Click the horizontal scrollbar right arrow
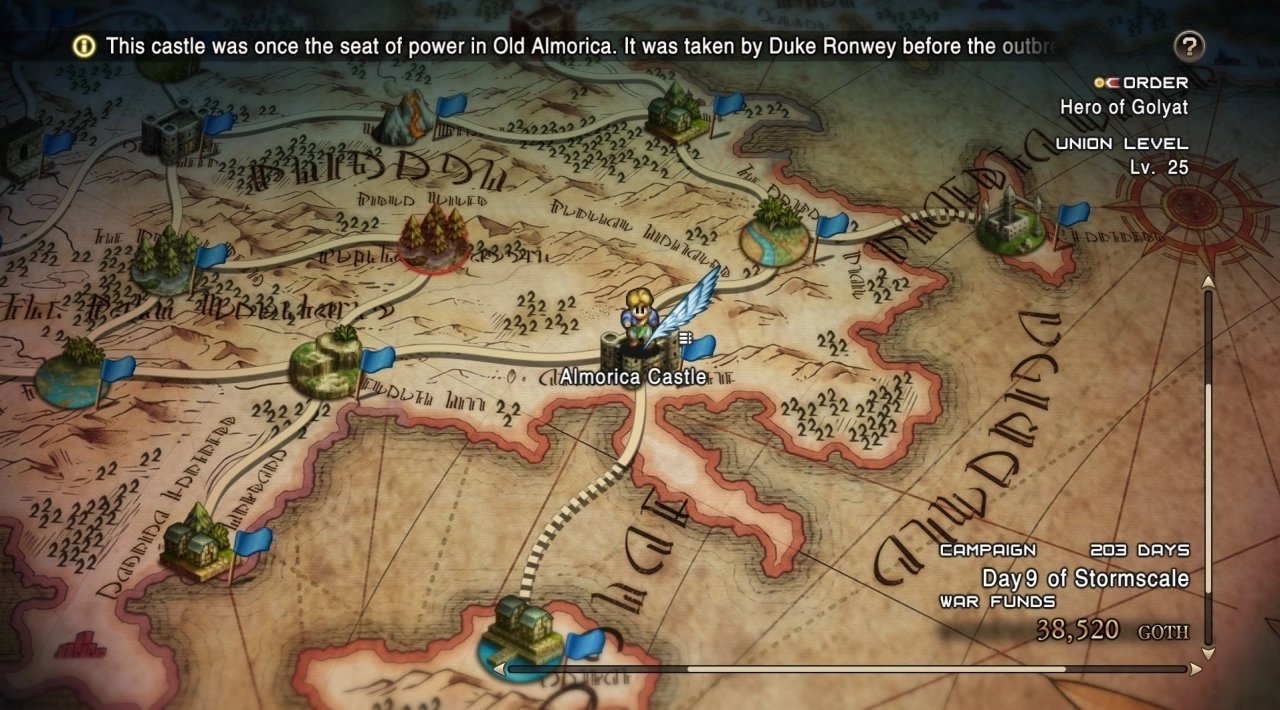The height and width of the screenshot is (710, 1280). click(1194, 668)
